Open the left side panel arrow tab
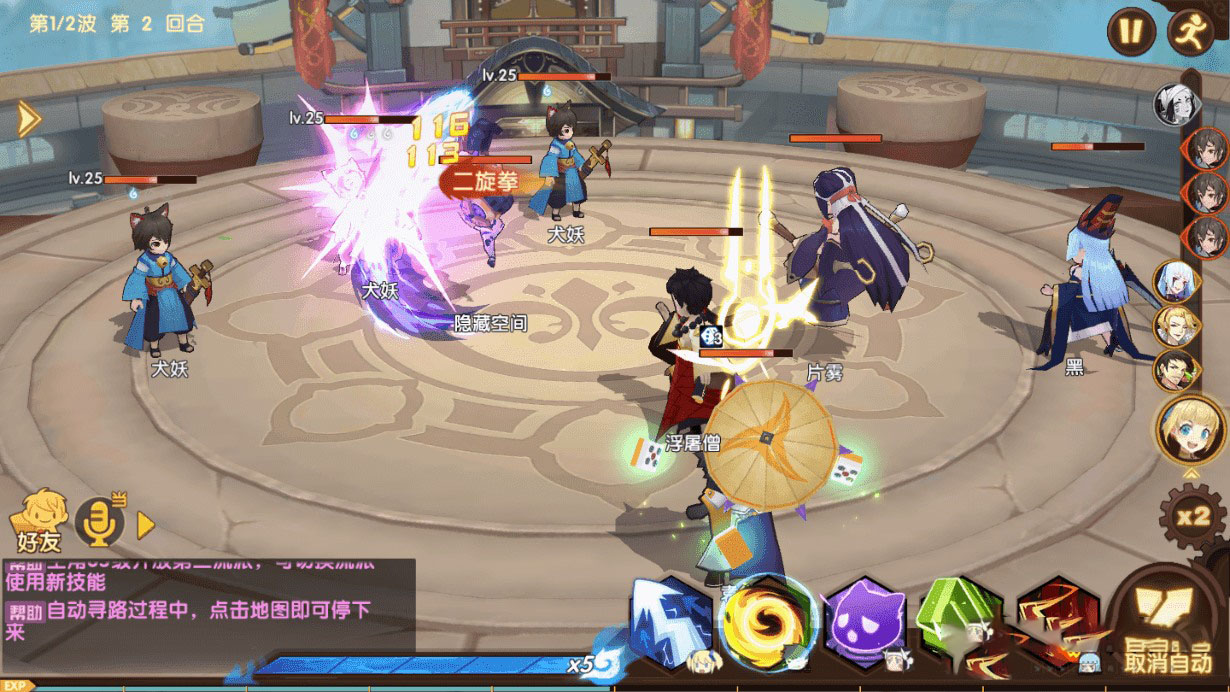 [28, 120]
